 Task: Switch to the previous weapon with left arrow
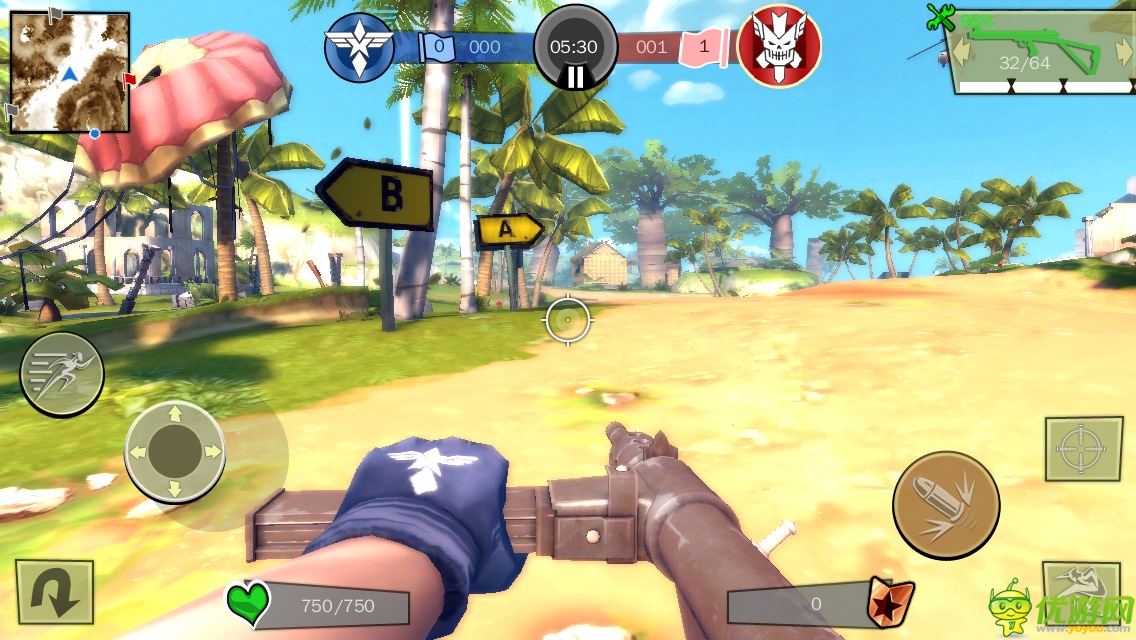pyautogui.click(x=963, y=52)
